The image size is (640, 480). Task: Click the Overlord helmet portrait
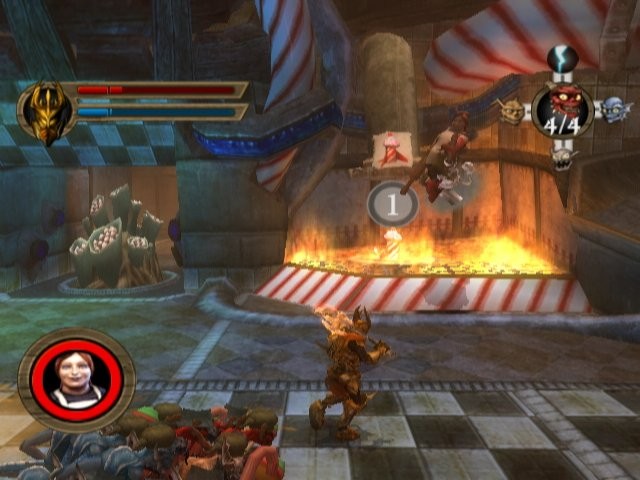pos(45,112)
